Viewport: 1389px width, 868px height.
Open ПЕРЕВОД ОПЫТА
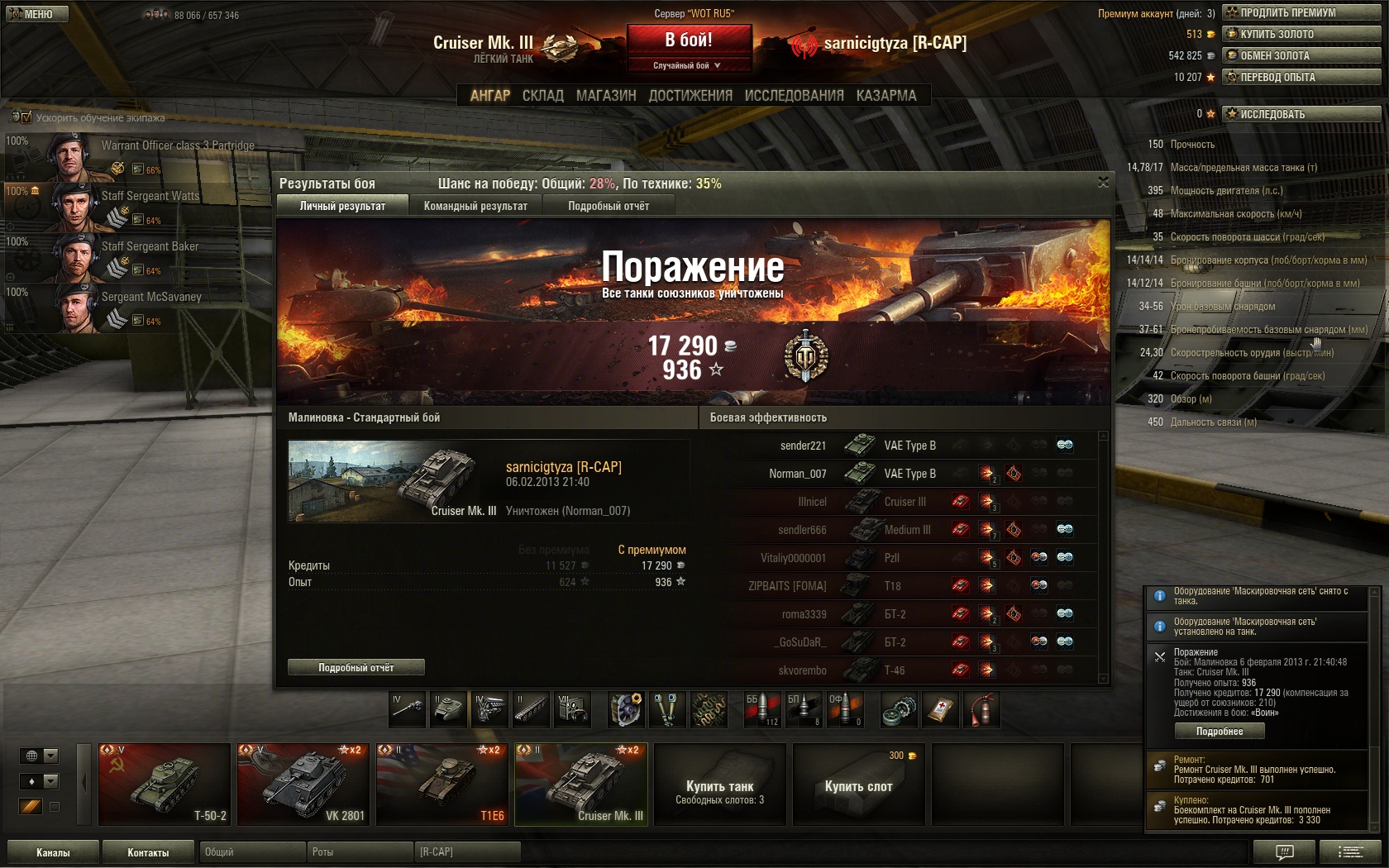click(x=1301, y=77)
